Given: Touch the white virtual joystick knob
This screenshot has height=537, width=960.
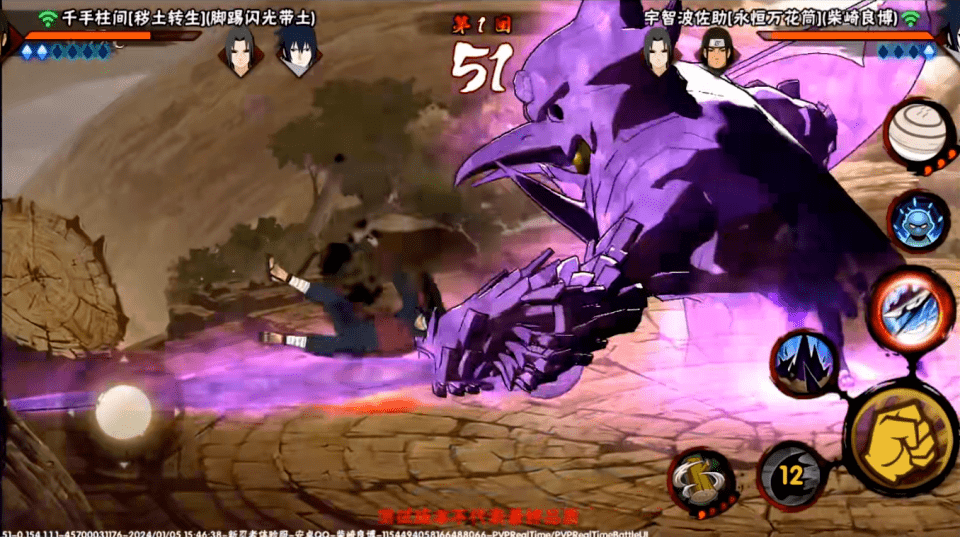Looking at the screenshot, I should [124, 412].
